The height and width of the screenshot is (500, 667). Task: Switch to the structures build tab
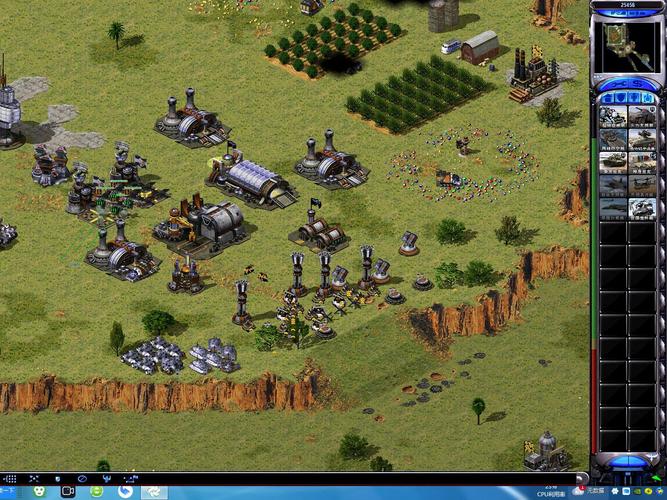click(x=606, y=98)
